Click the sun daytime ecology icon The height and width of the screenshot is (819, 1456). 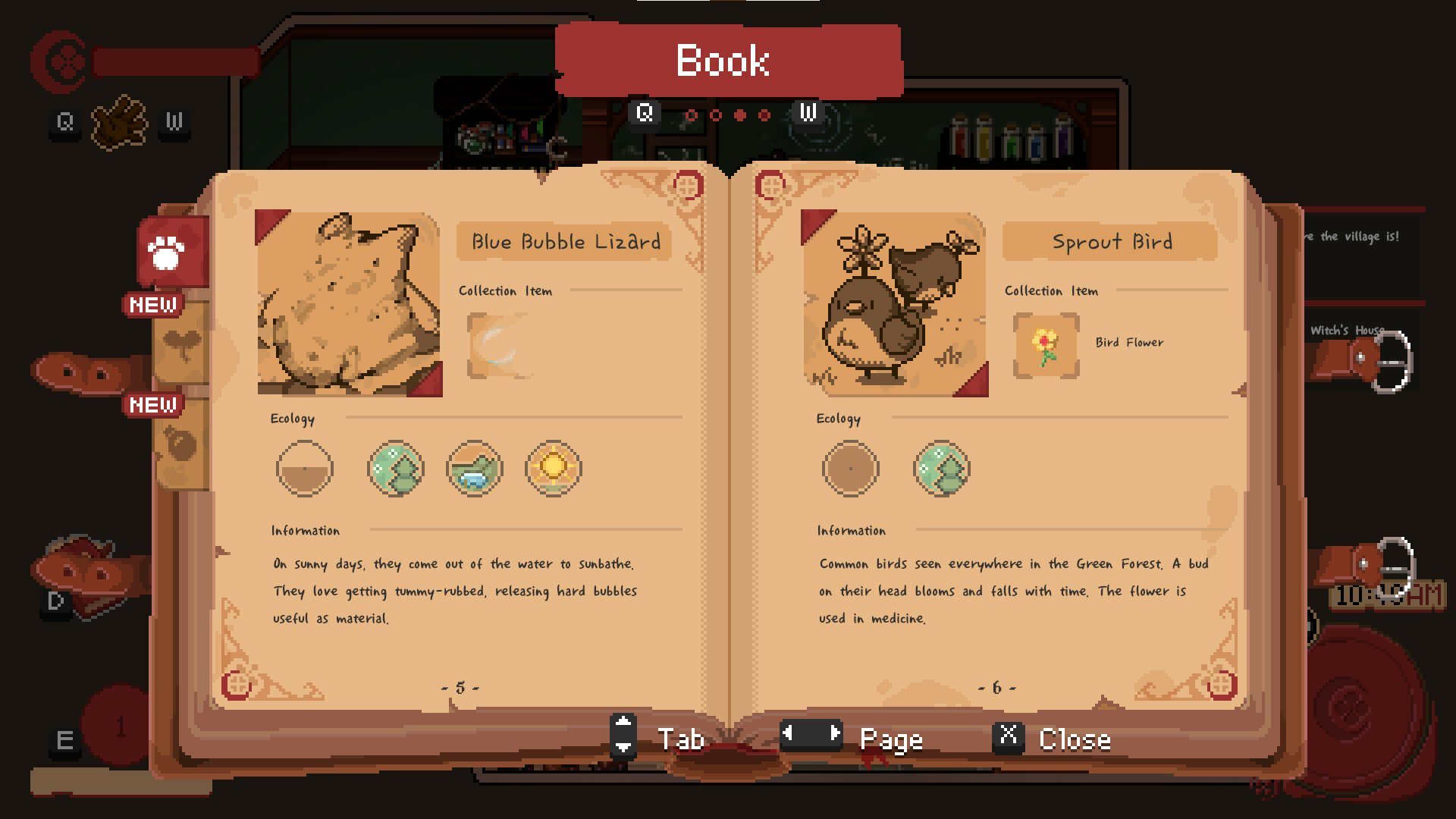coord(553,469)
